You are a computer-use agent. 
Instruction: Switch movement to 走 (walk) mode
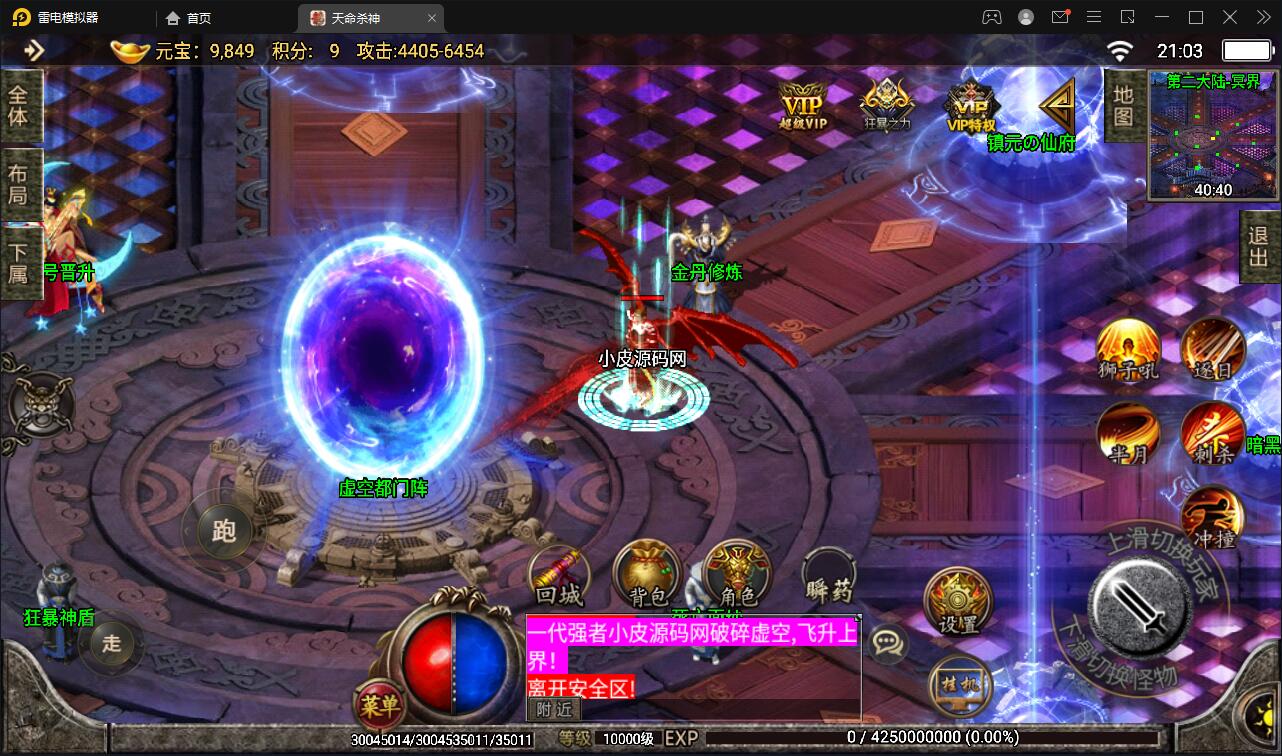[110, 644]
